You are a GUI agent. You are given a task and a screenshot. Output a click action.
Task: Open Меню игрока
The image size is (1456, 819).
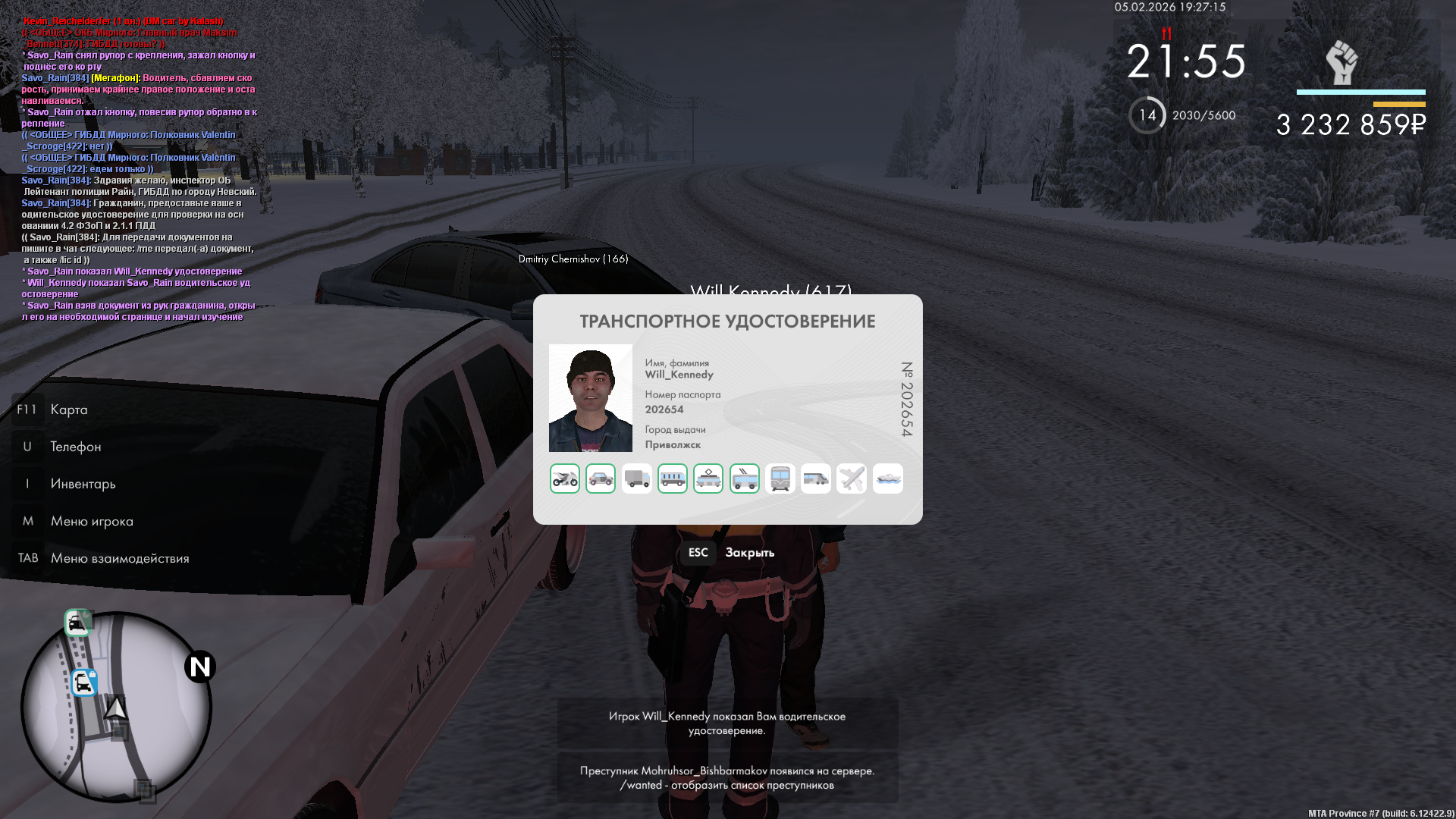91,521
